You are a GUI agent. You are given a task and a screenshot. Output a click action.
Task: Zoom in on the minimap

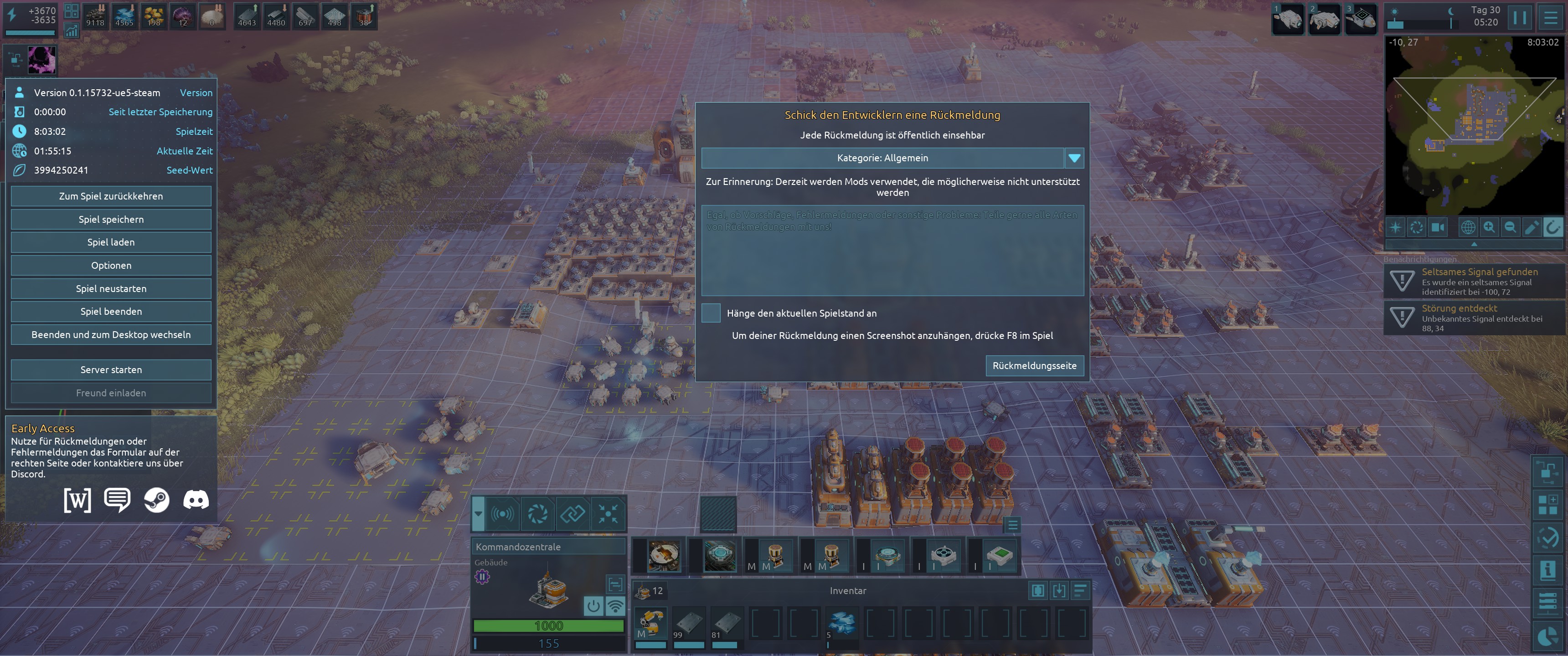click(1489, 228)
